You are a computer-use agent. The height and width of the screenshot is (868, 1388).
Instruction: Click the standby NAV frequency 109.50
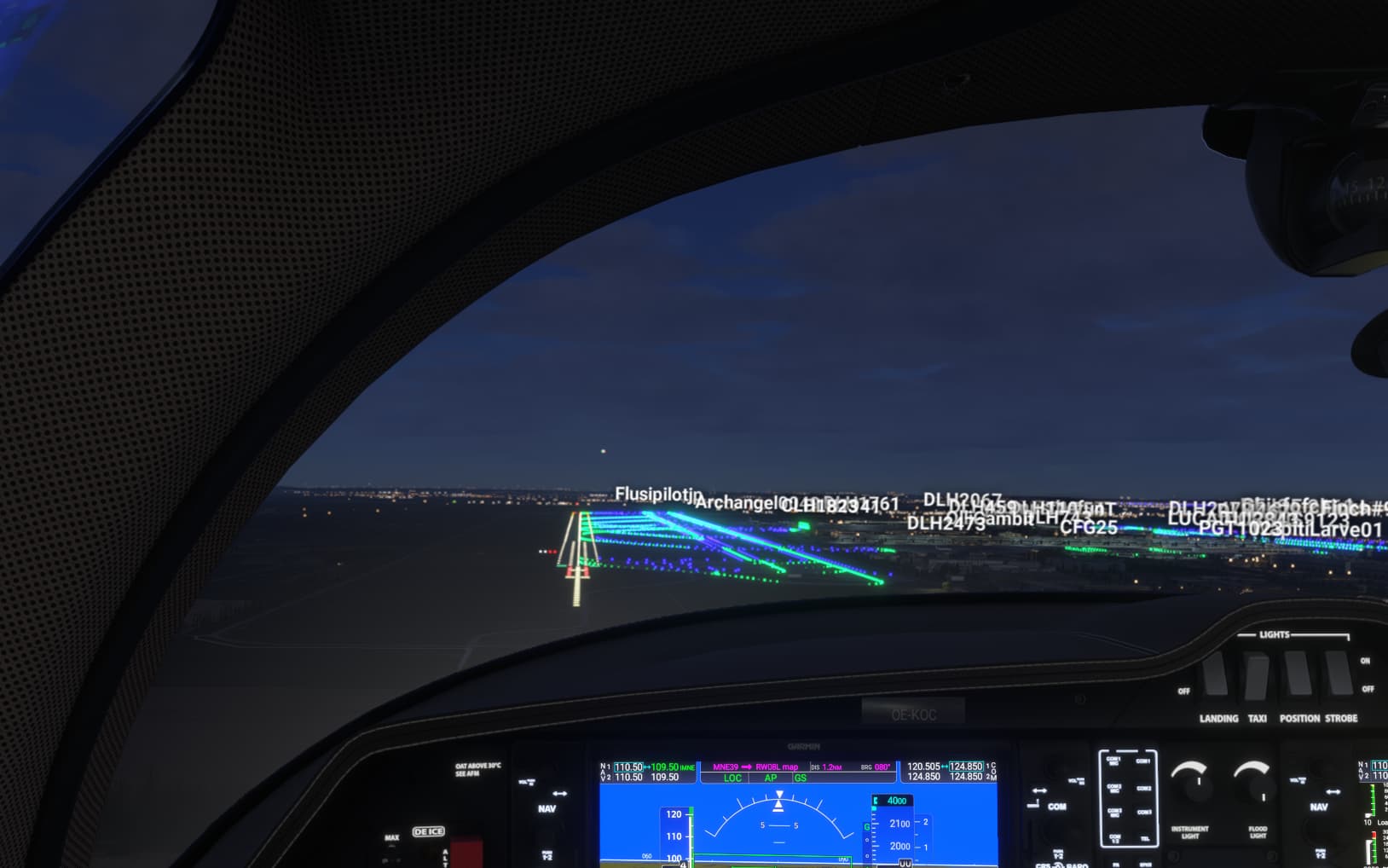664,766
